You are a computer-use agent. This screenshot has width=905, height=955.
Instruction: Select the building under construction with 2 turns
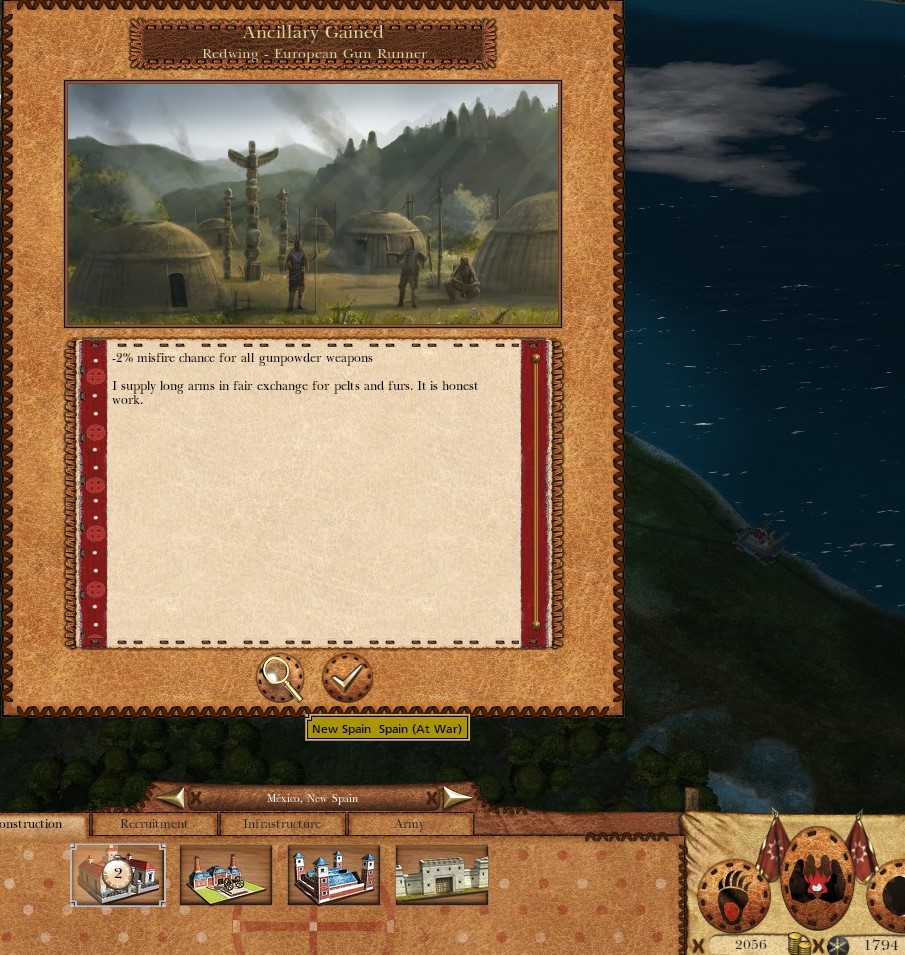[x=118, y=874]
